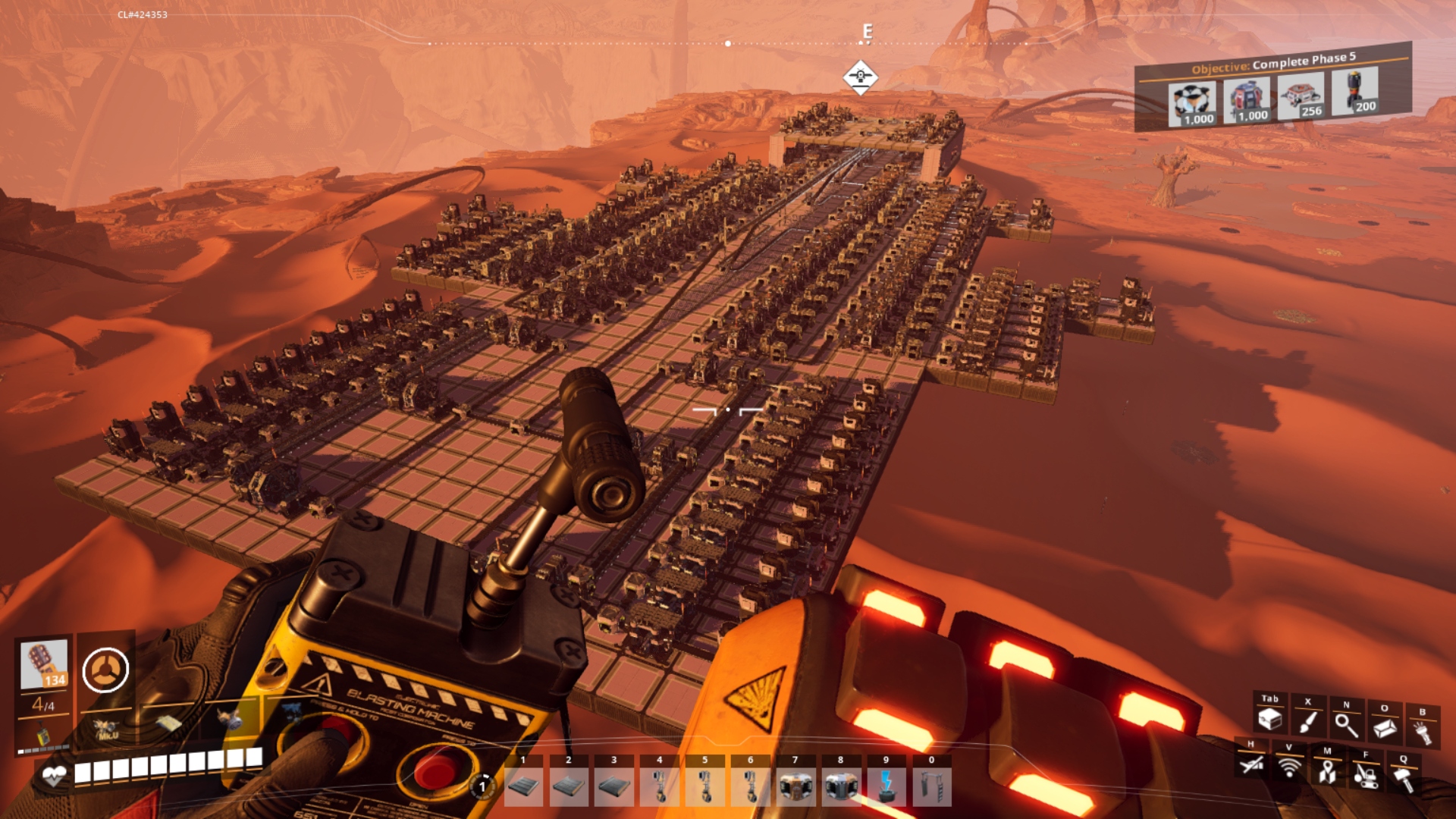Open the inventory chest icon
The height and width of the screenshot is (819, 1456).
pos(1269,718)
